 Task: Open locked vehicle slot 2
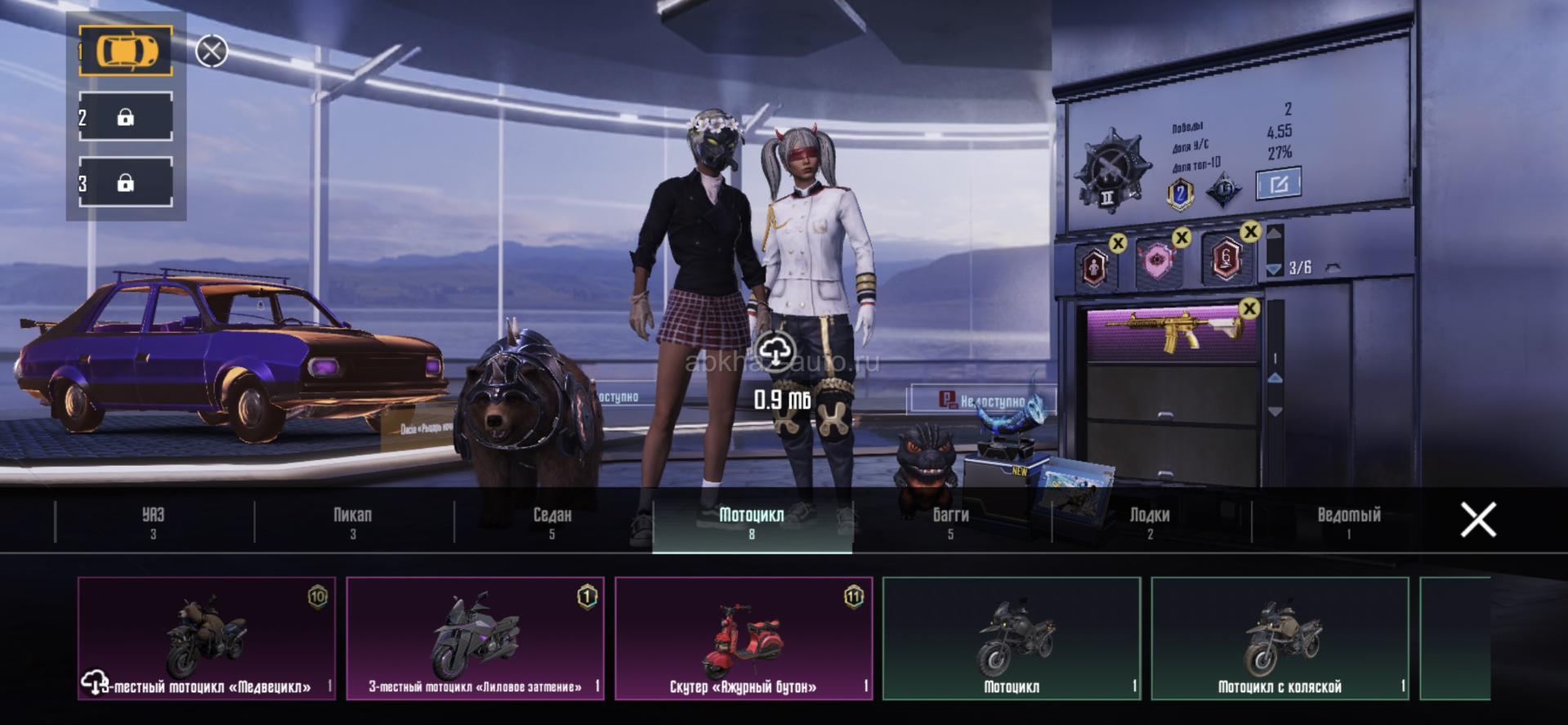pyautogui.click(x=126, y=117)
